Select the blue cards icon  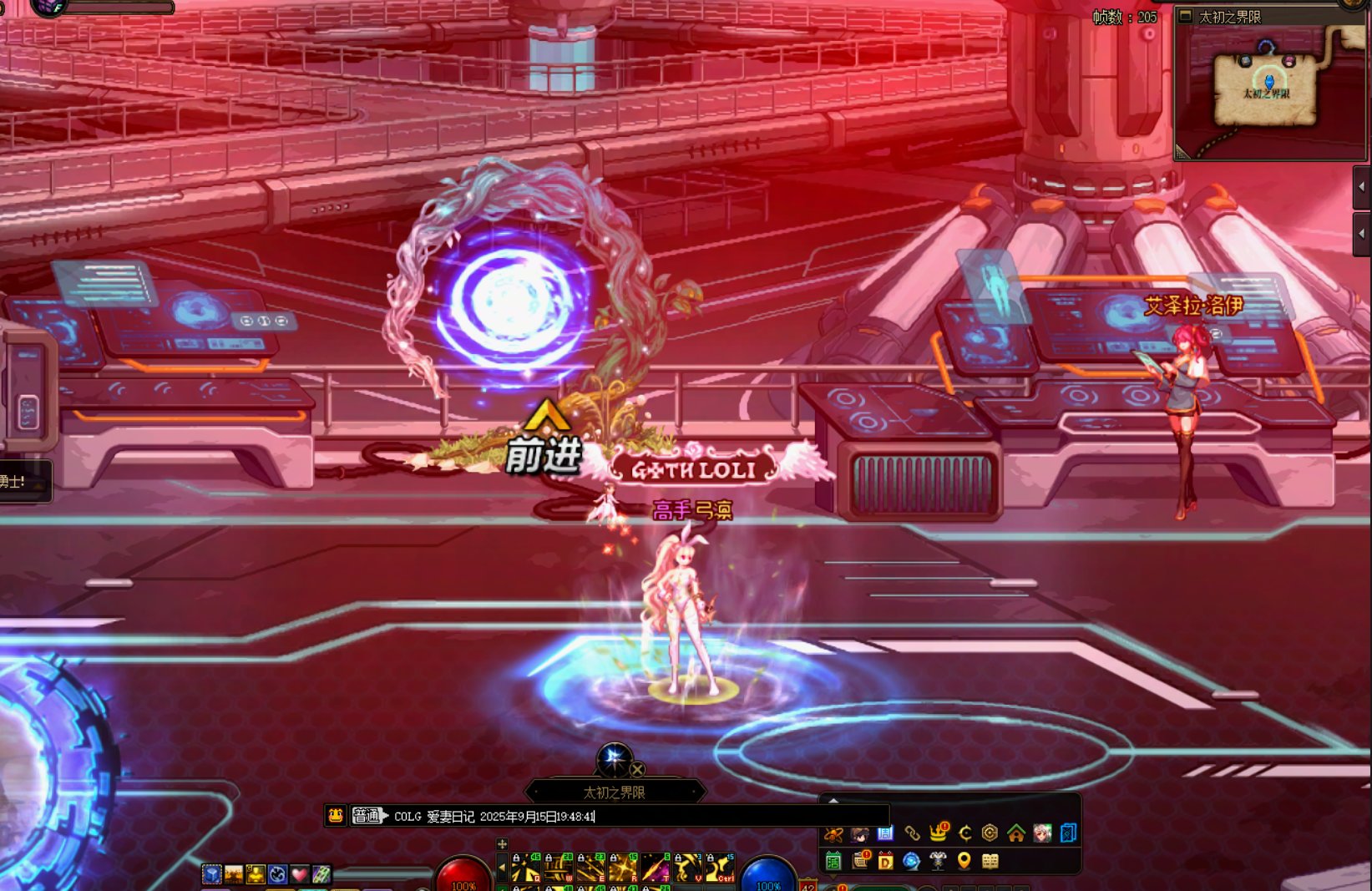[x=1068, y=833]
